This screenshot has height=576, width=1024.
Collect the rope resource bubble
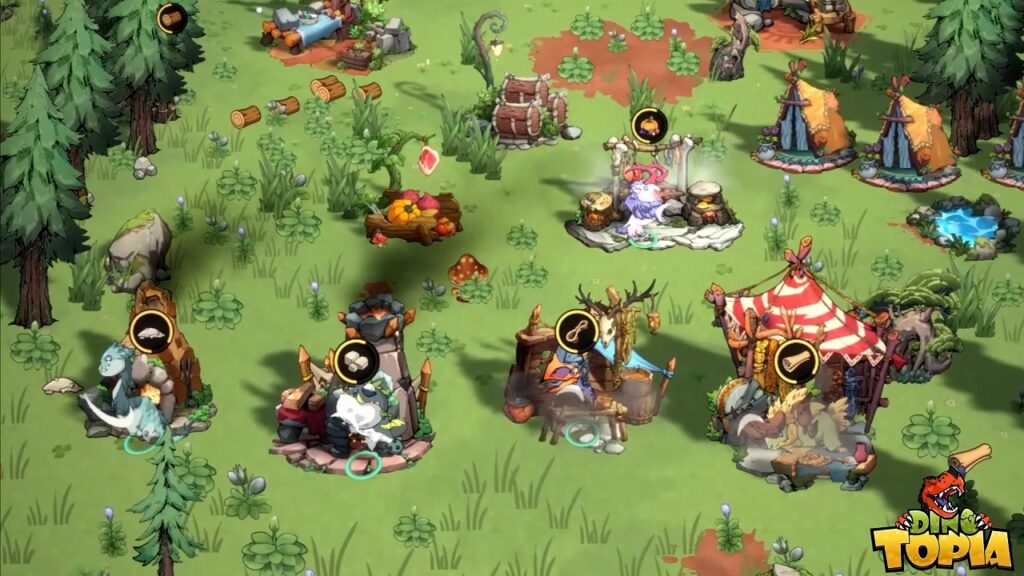[577, 331]
